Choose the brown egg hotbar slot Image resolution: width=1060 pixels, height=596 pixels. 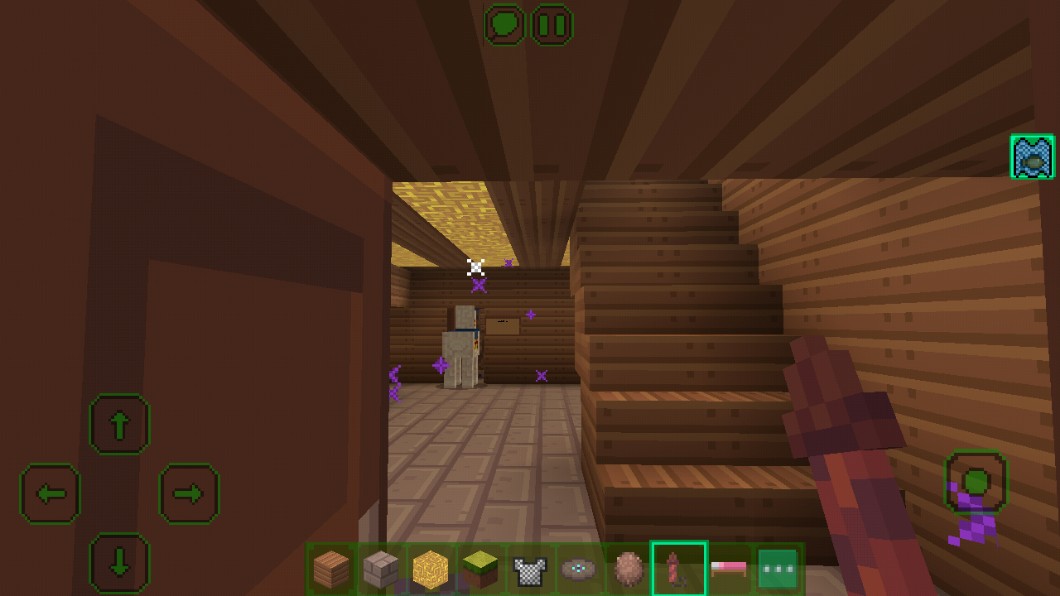pos(629,570)
